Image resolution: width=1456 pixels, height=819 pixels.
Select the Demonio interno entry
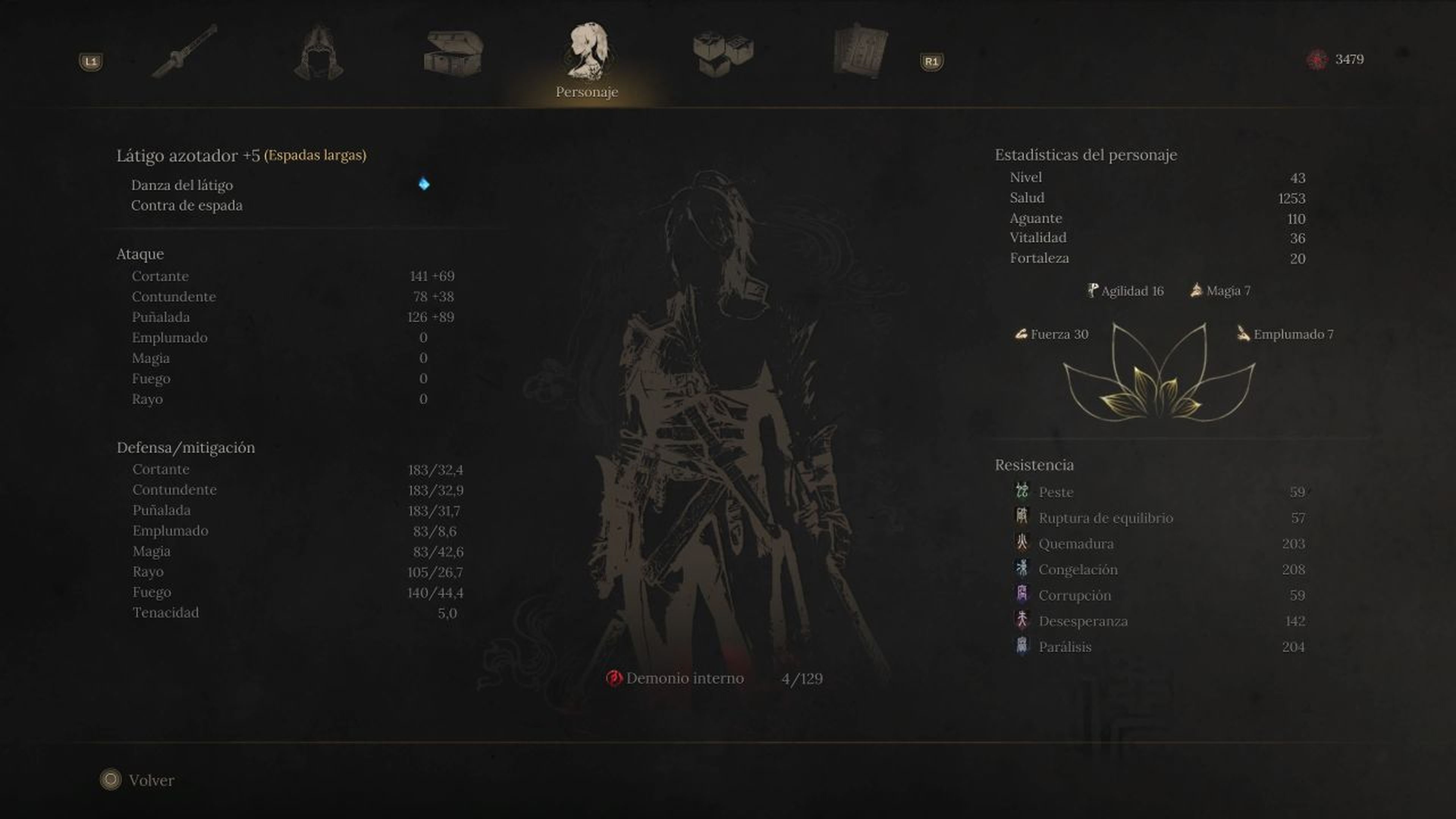click(684, 678)
